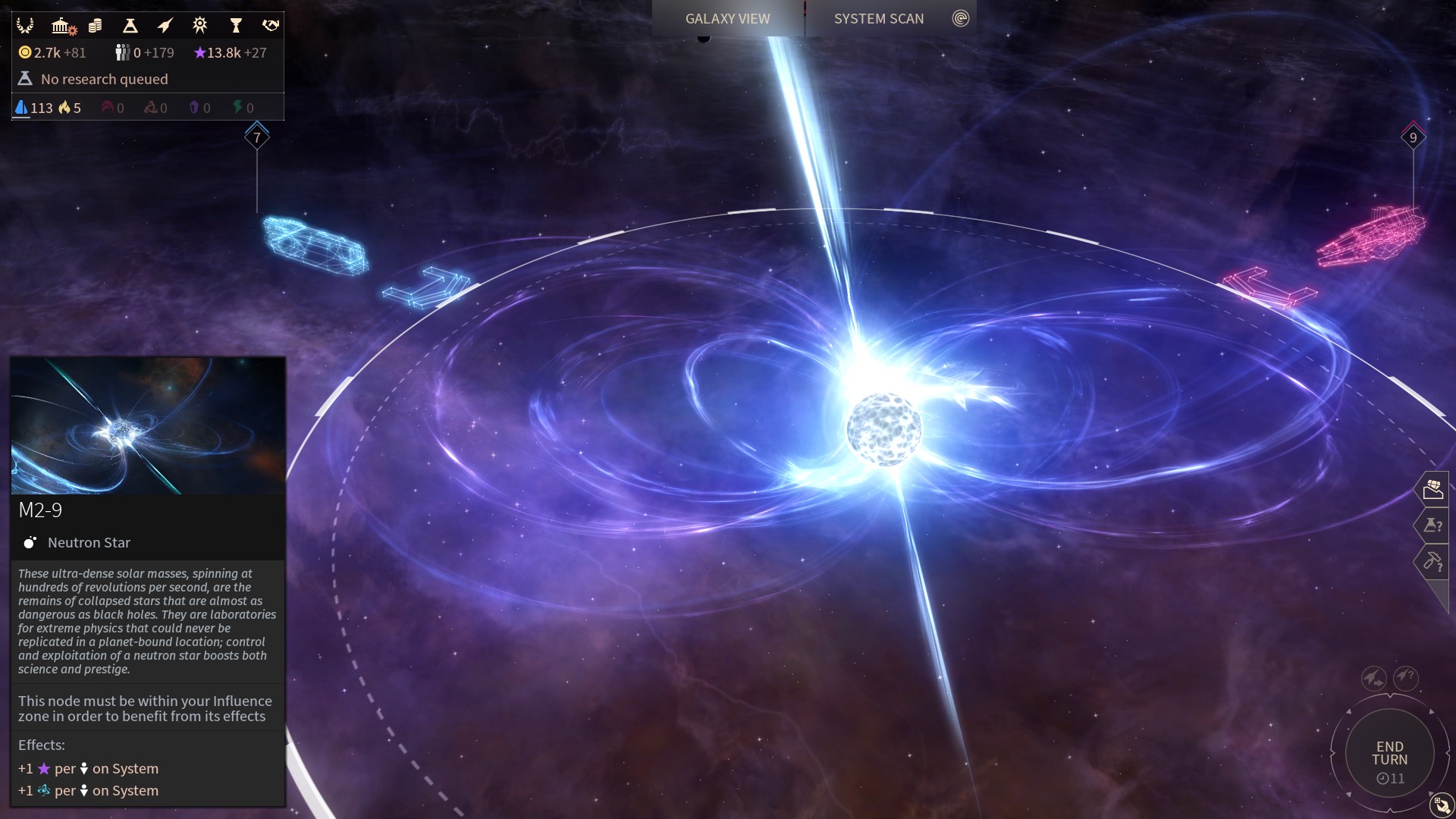Viewport: 1456px width, 819px height.
Task: Toggle the curiosity science hexagon panel
Action: (1433, 526)
